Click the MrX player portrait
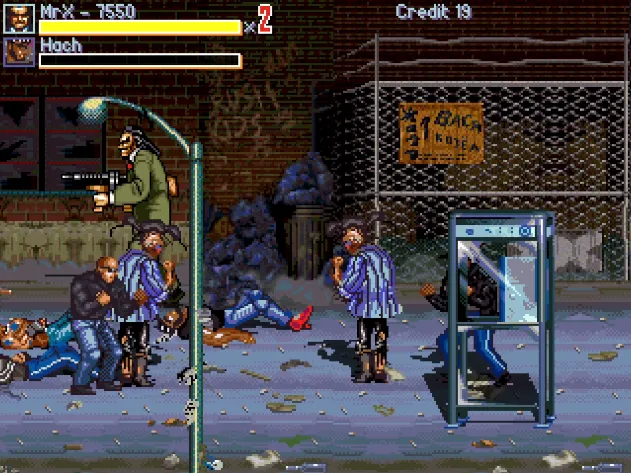 pos(19,19)
